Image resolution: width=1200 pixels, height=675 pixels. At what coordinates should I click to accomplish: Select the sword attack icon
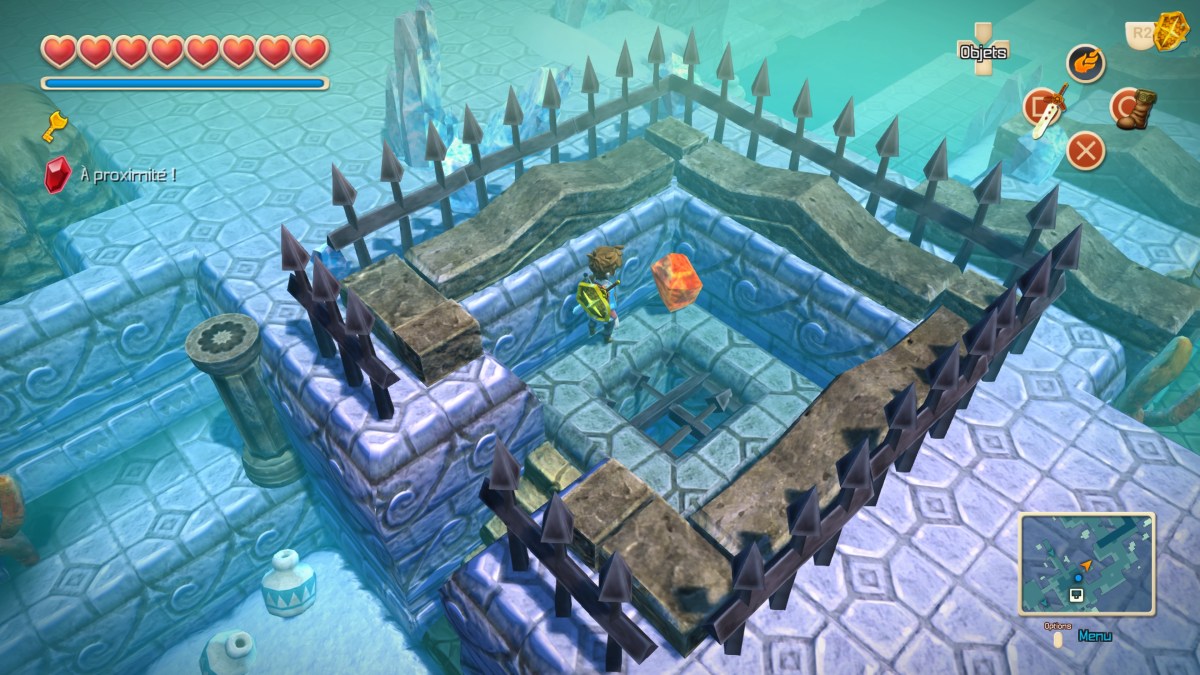click(1044, 108)
